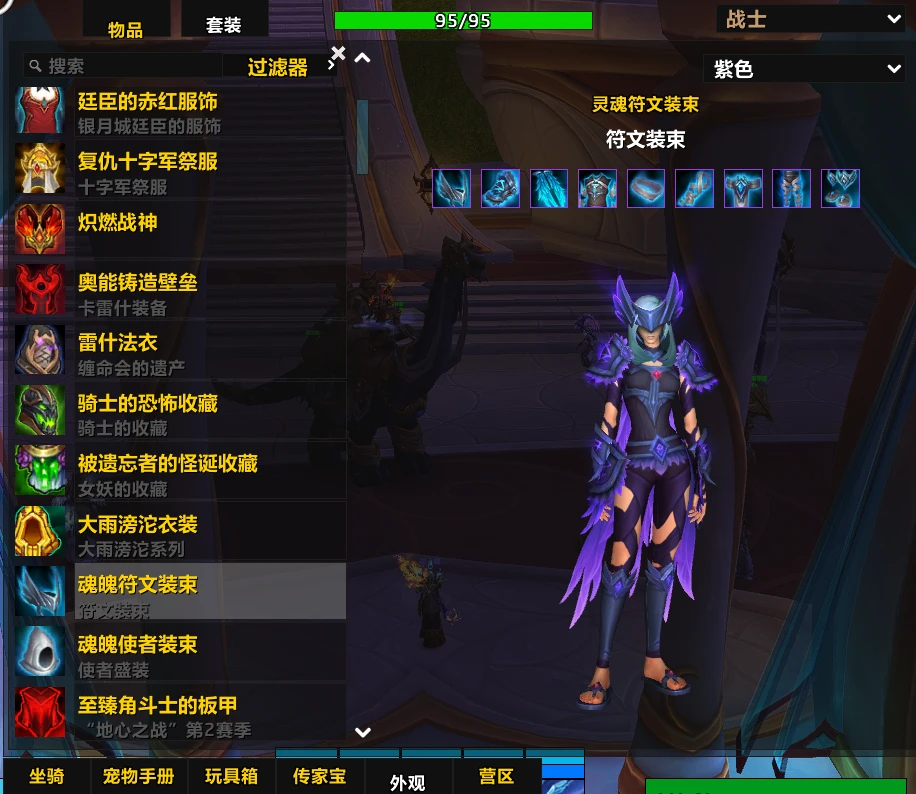Select the 廷臣的赤红服饰 set

(x=180, y=111)
